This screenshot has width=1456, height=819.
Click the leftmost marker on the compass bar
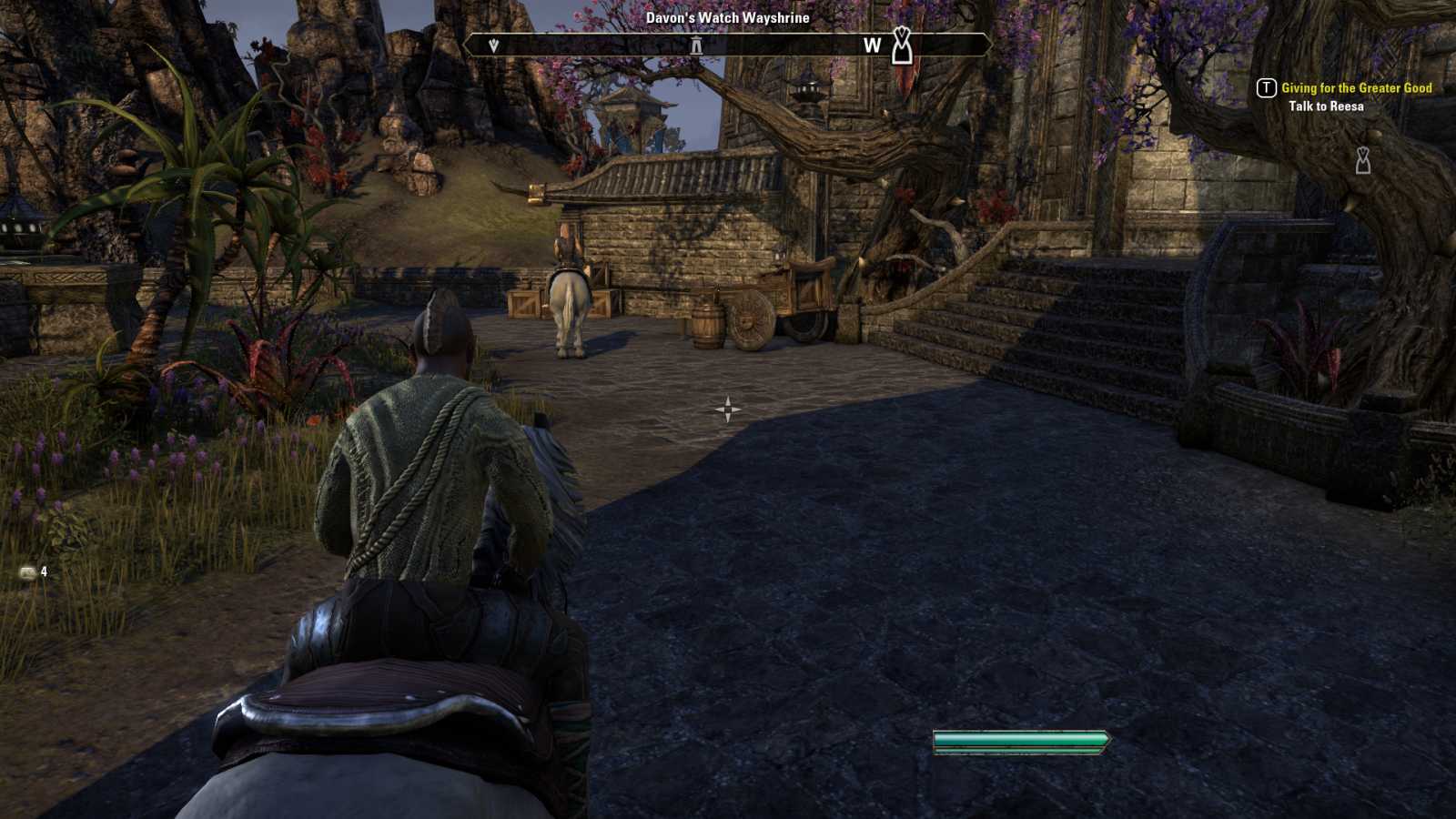point(494,45)
